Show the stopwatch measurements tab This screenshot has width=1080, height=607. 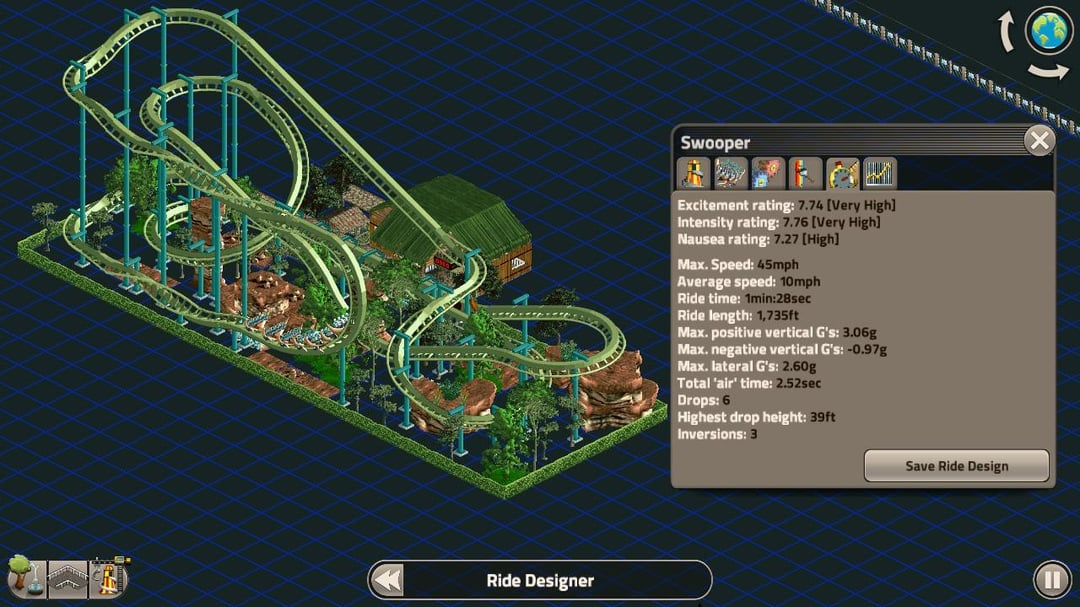[x=842, y=173]
